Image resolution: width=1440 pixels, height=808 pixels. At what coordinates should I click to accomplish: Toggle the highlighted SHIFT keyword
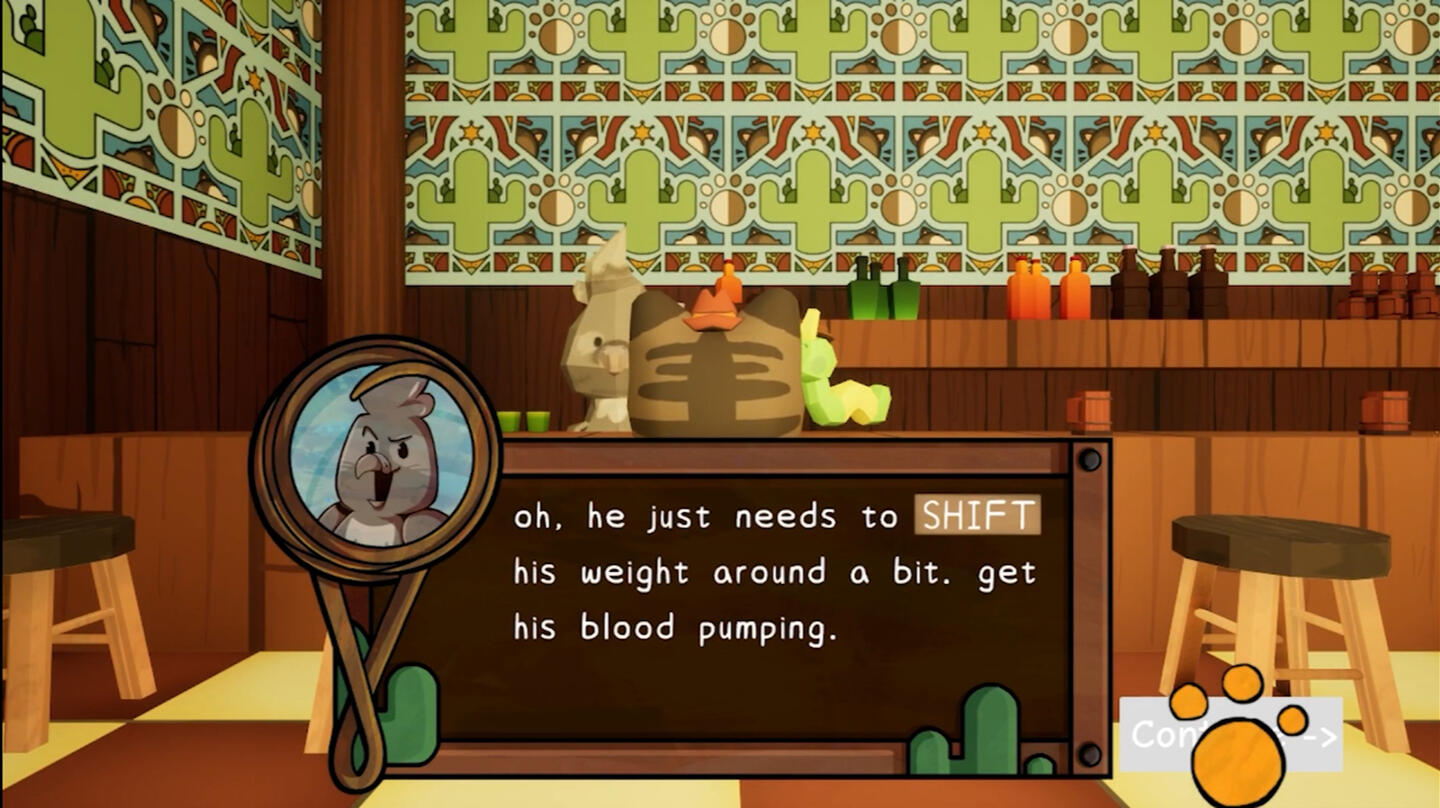coord(977,516)
